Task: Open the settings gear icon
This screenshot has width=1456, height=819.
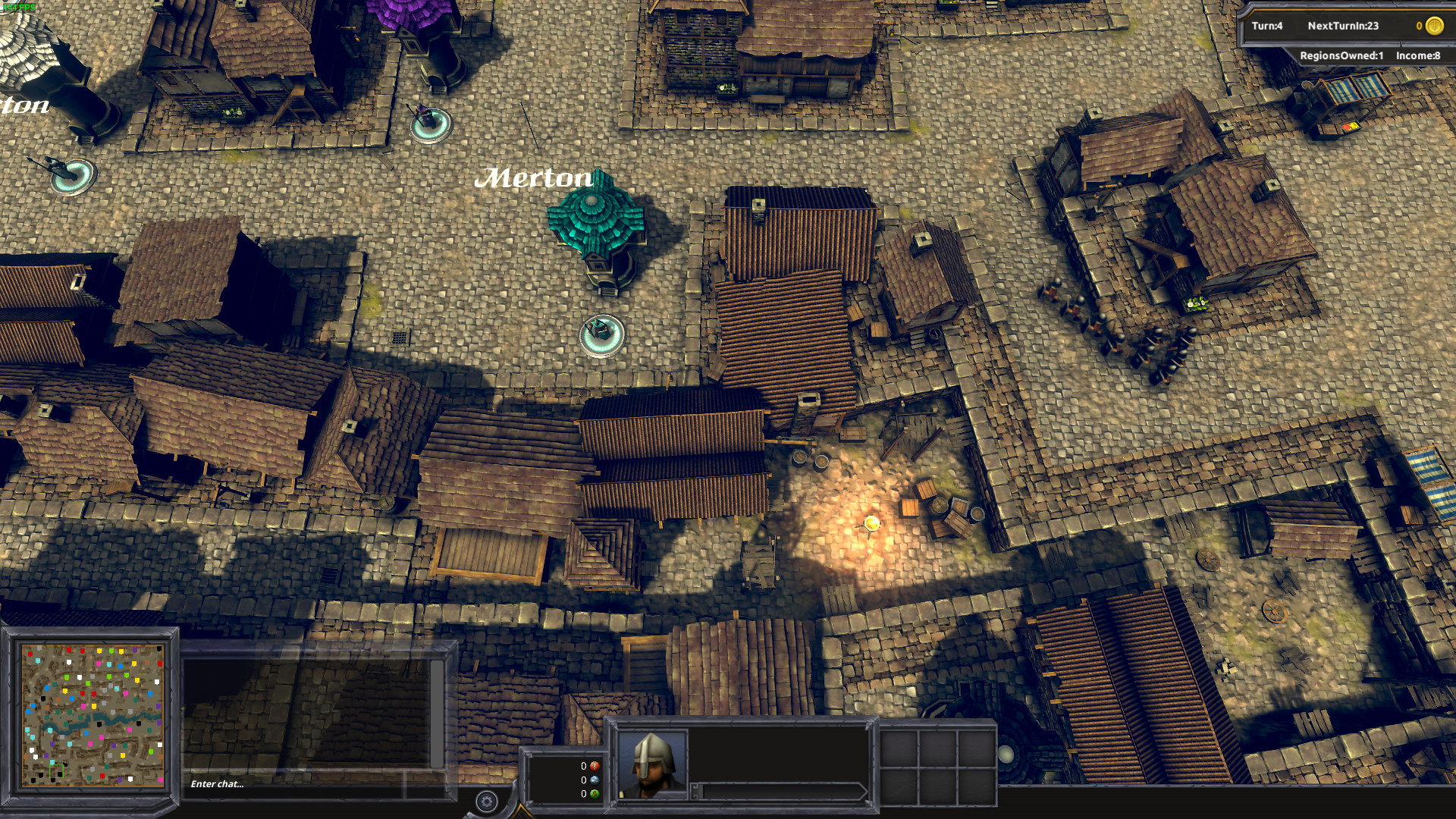Action: [485, 799]
